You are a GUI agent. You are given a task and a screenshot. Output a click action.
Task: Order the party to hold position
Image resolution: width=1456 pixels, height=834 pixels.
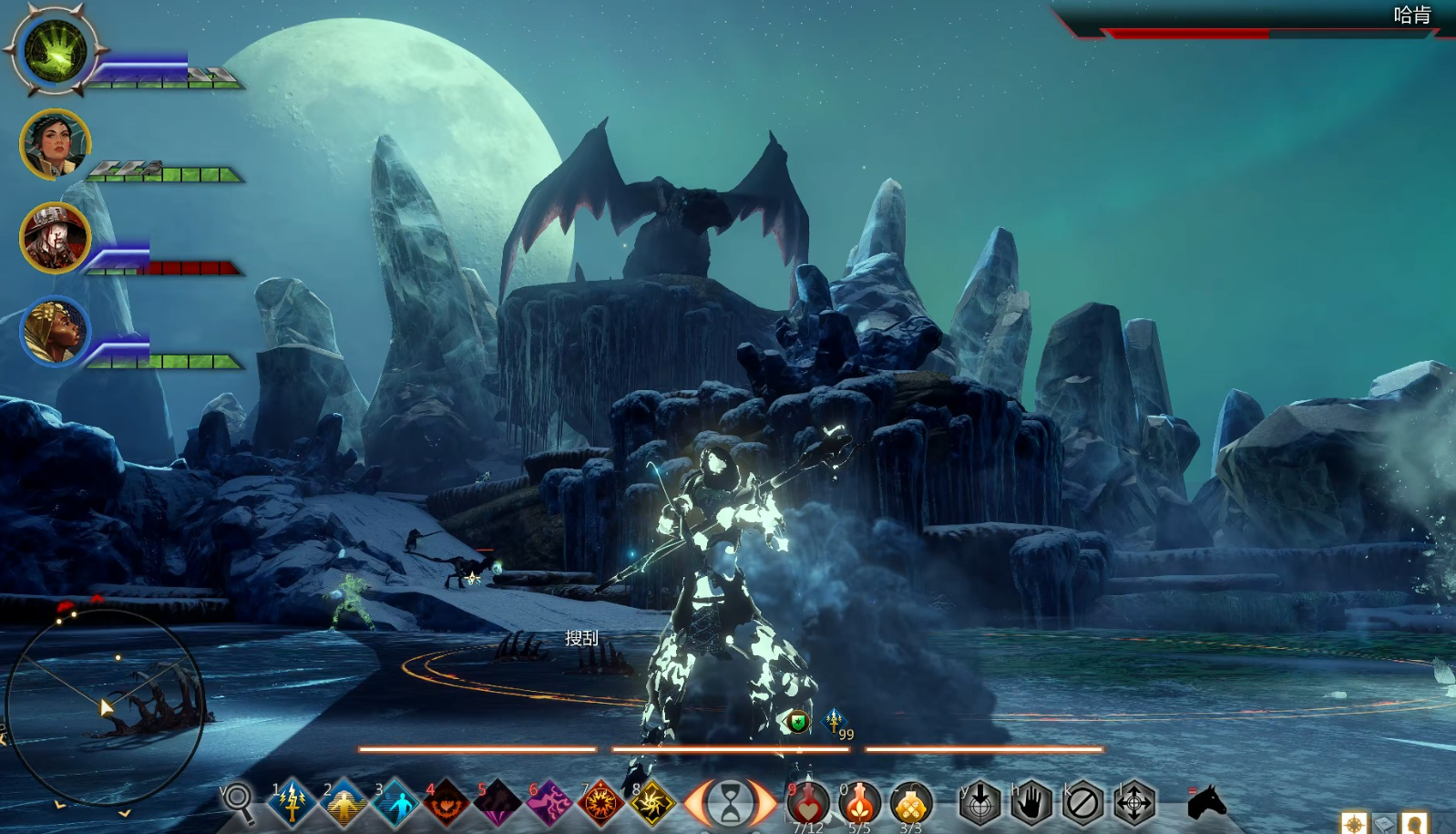(1031, 804)
